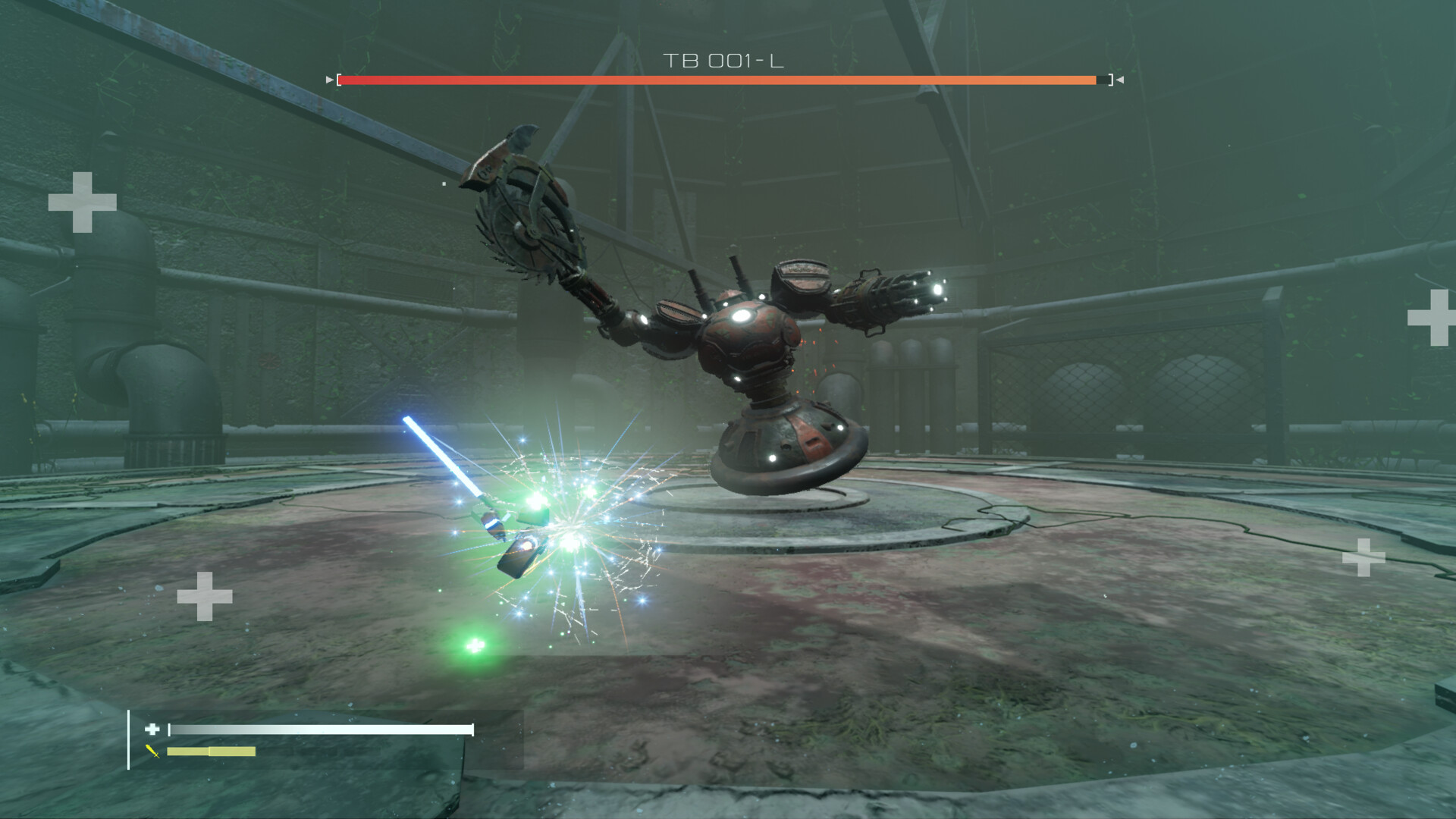Click the white player health bar
This screenshot has height=819, width=1456.
318,730
